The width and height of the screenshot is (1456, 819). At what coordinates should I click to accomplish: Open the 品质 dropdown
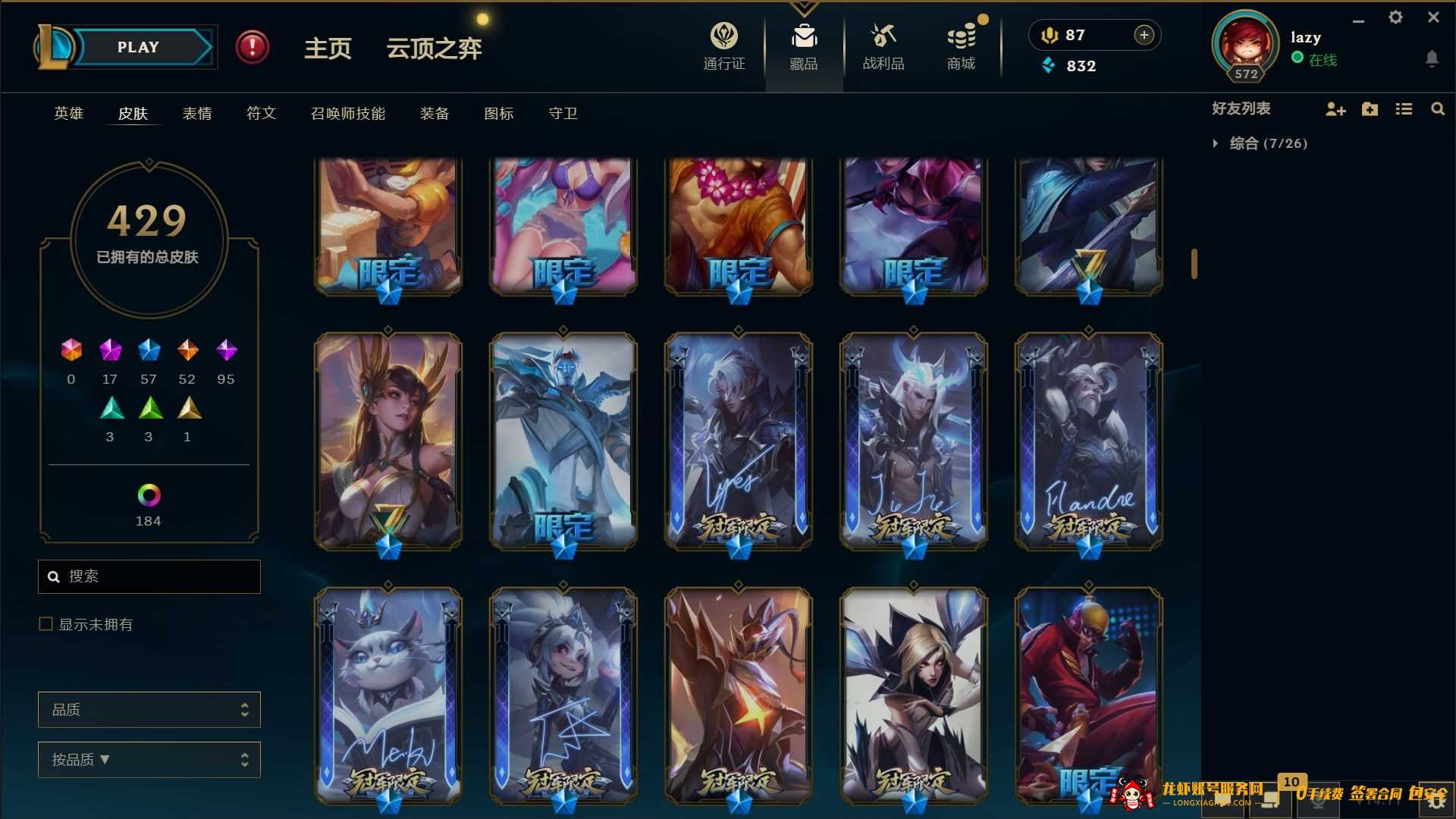click(x=149, y=709)
